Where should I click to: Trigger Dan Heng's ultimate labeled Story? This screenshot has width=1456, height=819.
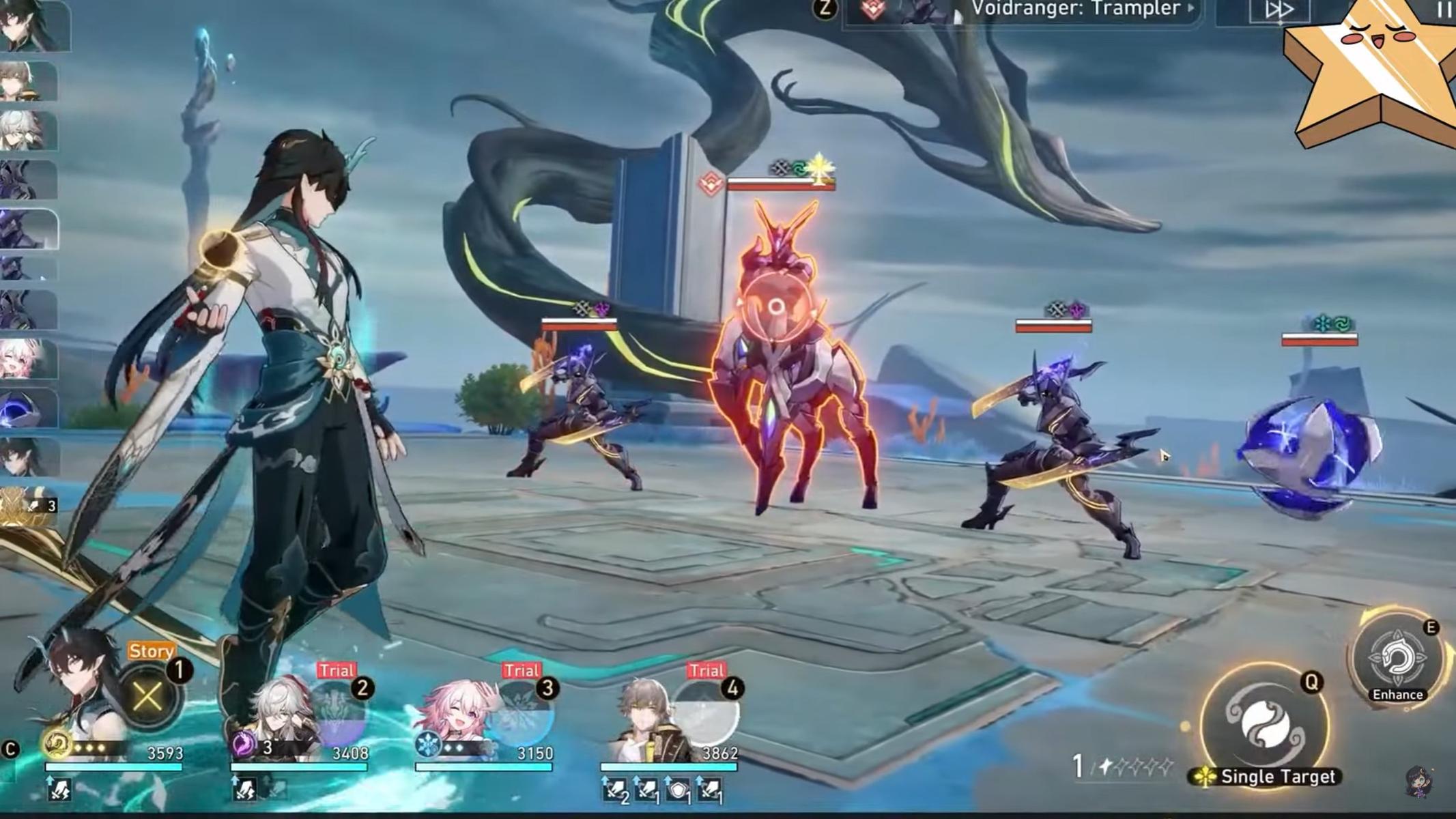coord(147,697)
